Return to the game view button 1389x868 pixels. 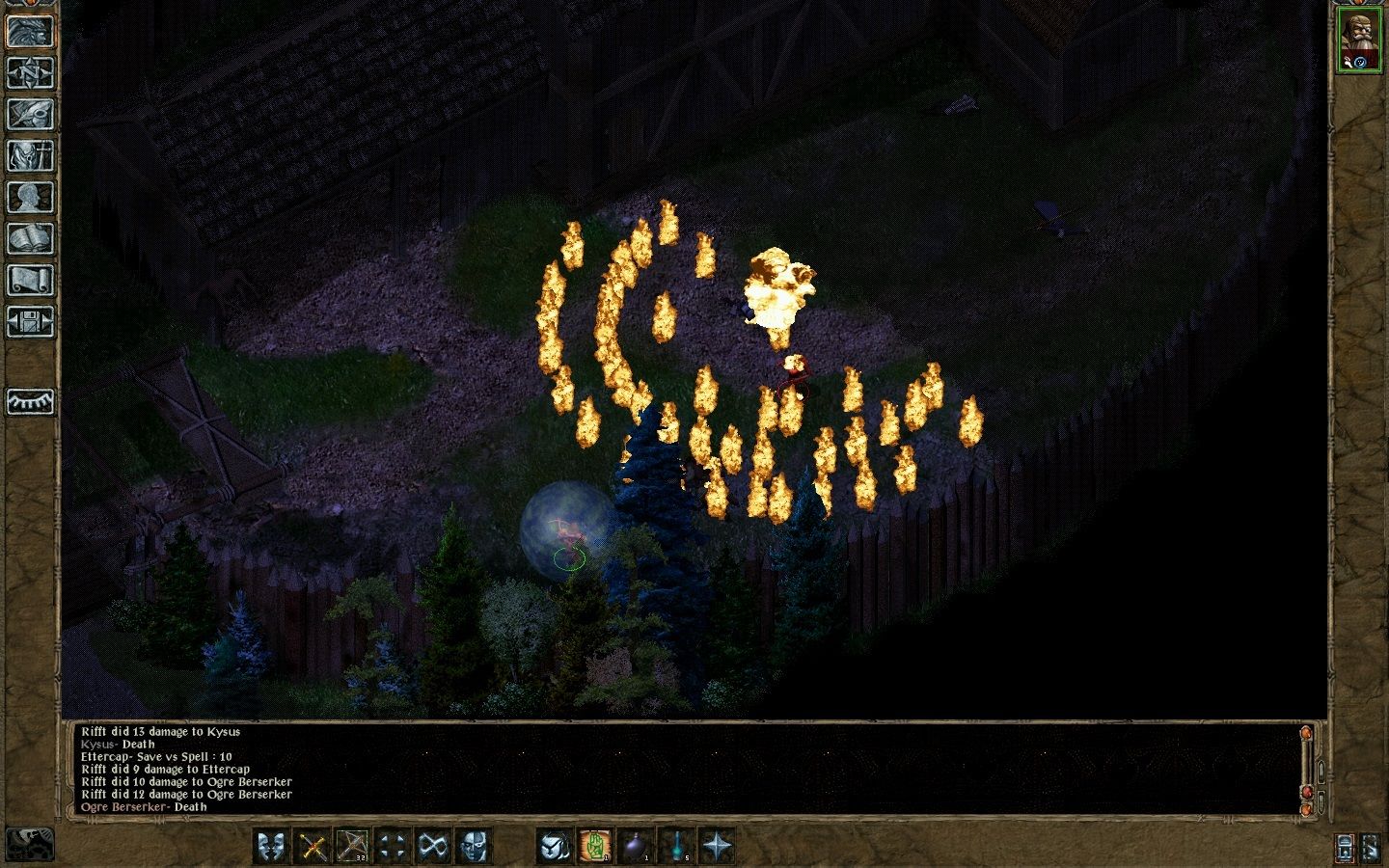pos(30,31)
